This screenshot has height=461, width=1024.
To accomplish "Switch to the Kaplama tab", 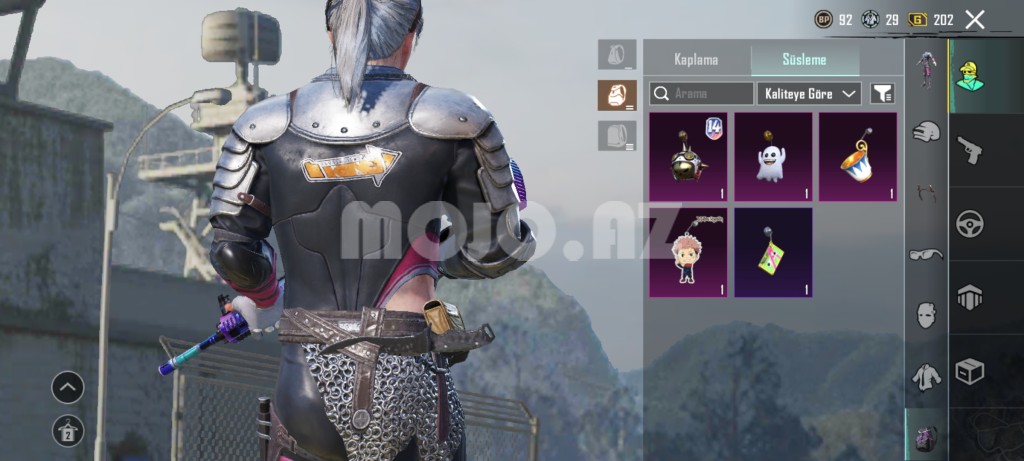I will click(696, 59).
